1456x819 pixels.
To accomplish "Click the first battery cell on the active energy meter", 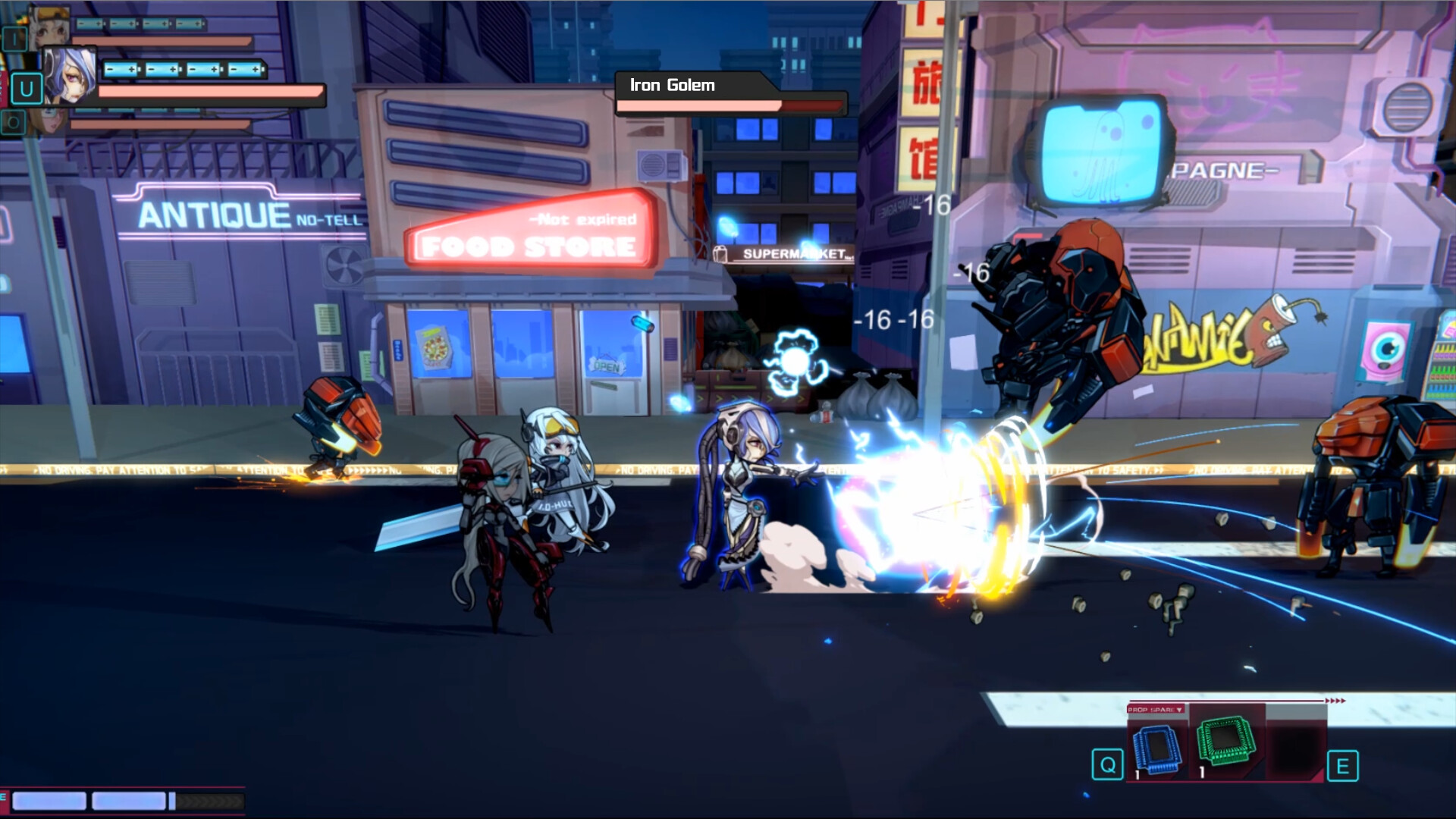I will click(x=120, y=70).
